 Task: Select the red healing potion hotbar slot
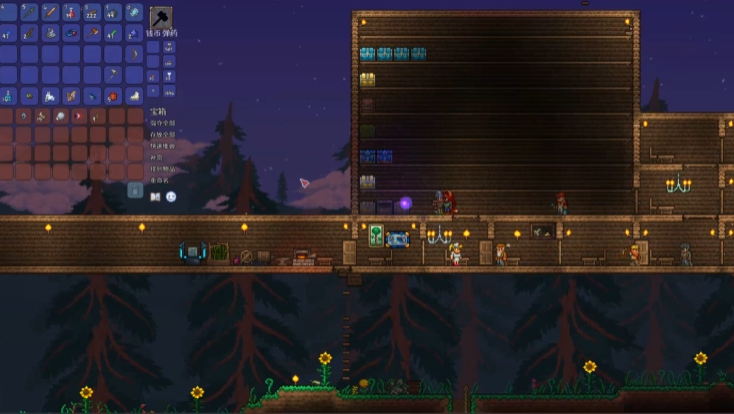coord(71,13)
